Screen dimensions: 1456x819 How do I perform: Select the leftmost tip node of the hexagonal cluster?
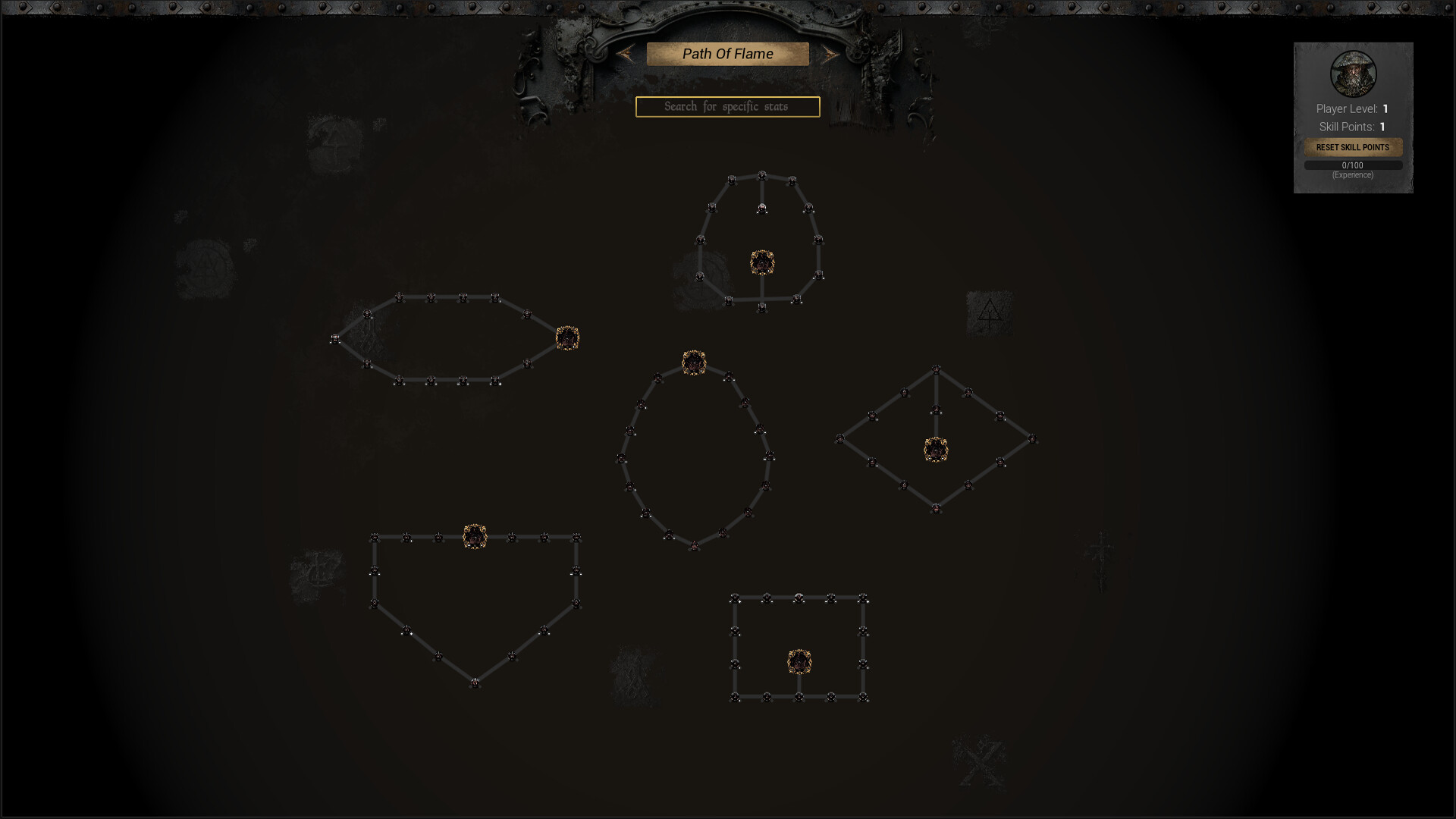point(334,339)
